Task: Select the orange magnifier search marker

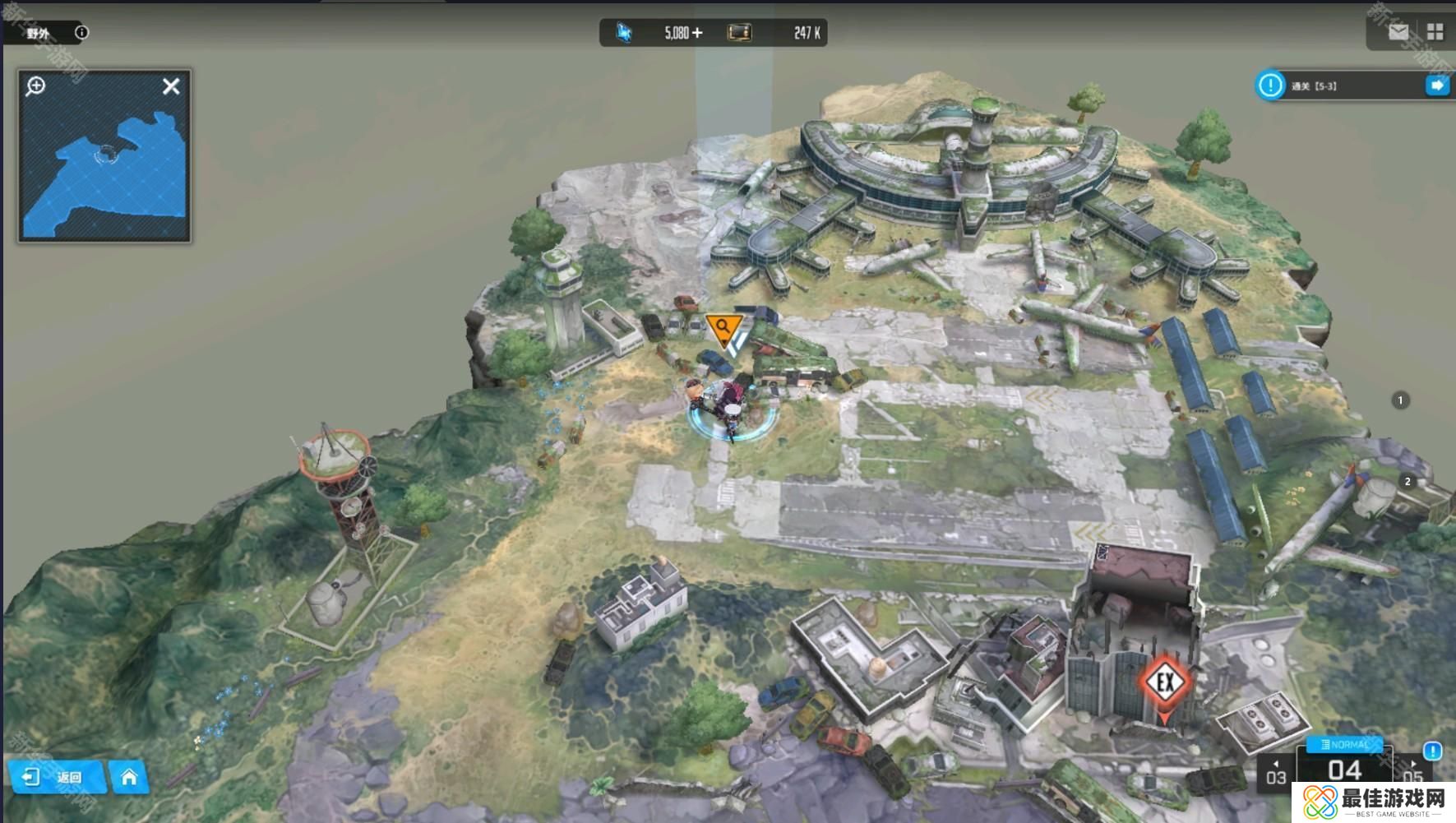Action: coord(723,328)
